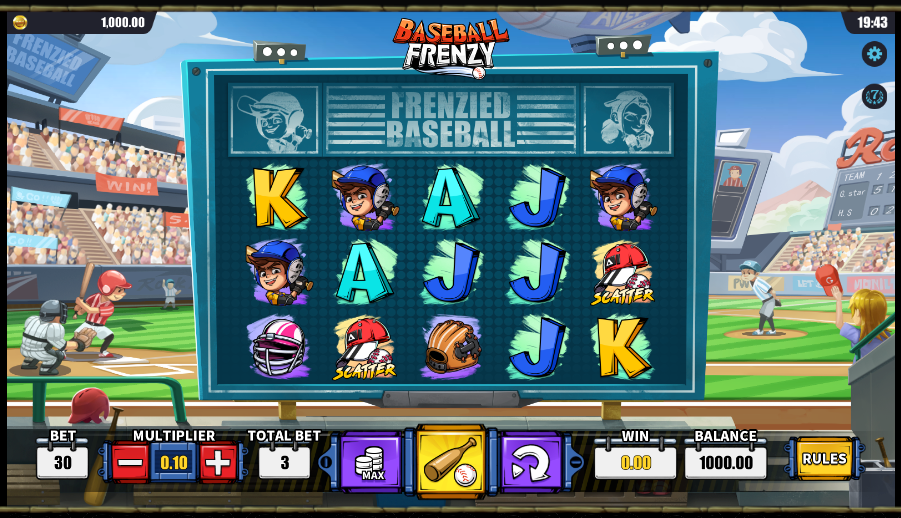This screenshot has height=518, width=901.
Task: Increase the multiplier with the red plus button
Action: click(218, 462)
